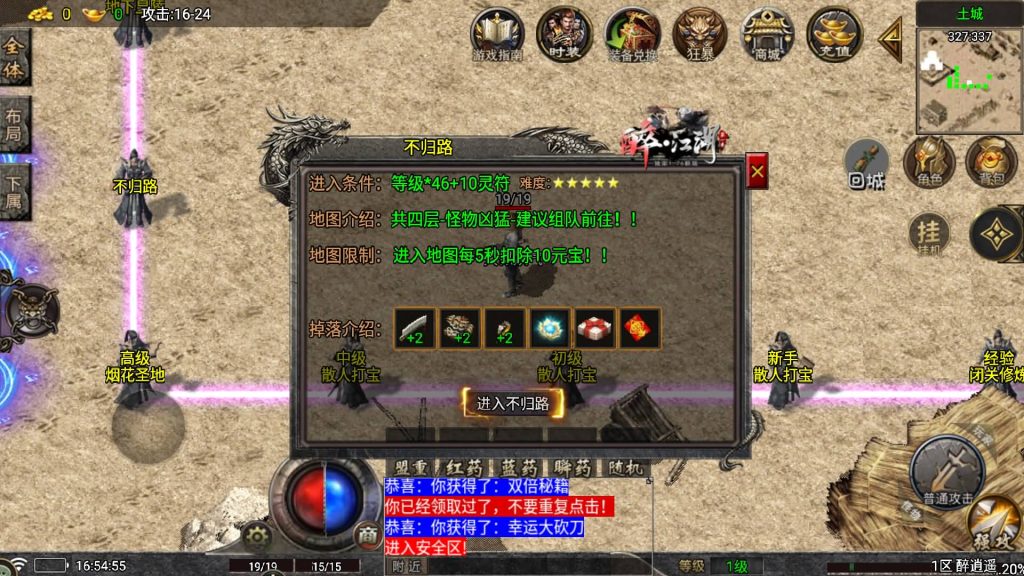Image resolution: width=1024 pixels, height=576 pixels.
Task: Open the 充值 recharge screen
Action: click(834, 34)
